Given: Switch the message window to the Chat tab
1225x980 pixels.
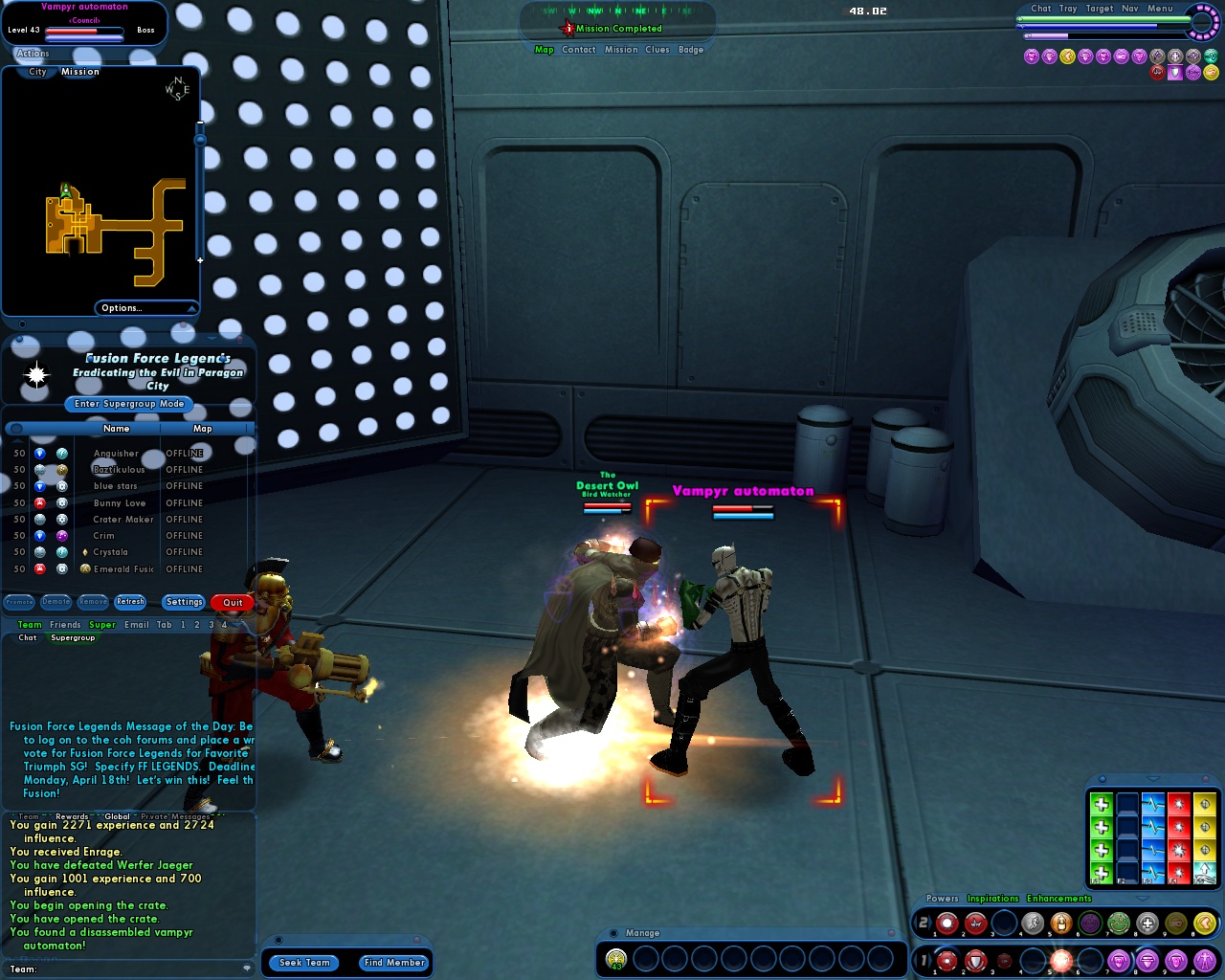Looking at the screenshot, I should tap(26, 637).
